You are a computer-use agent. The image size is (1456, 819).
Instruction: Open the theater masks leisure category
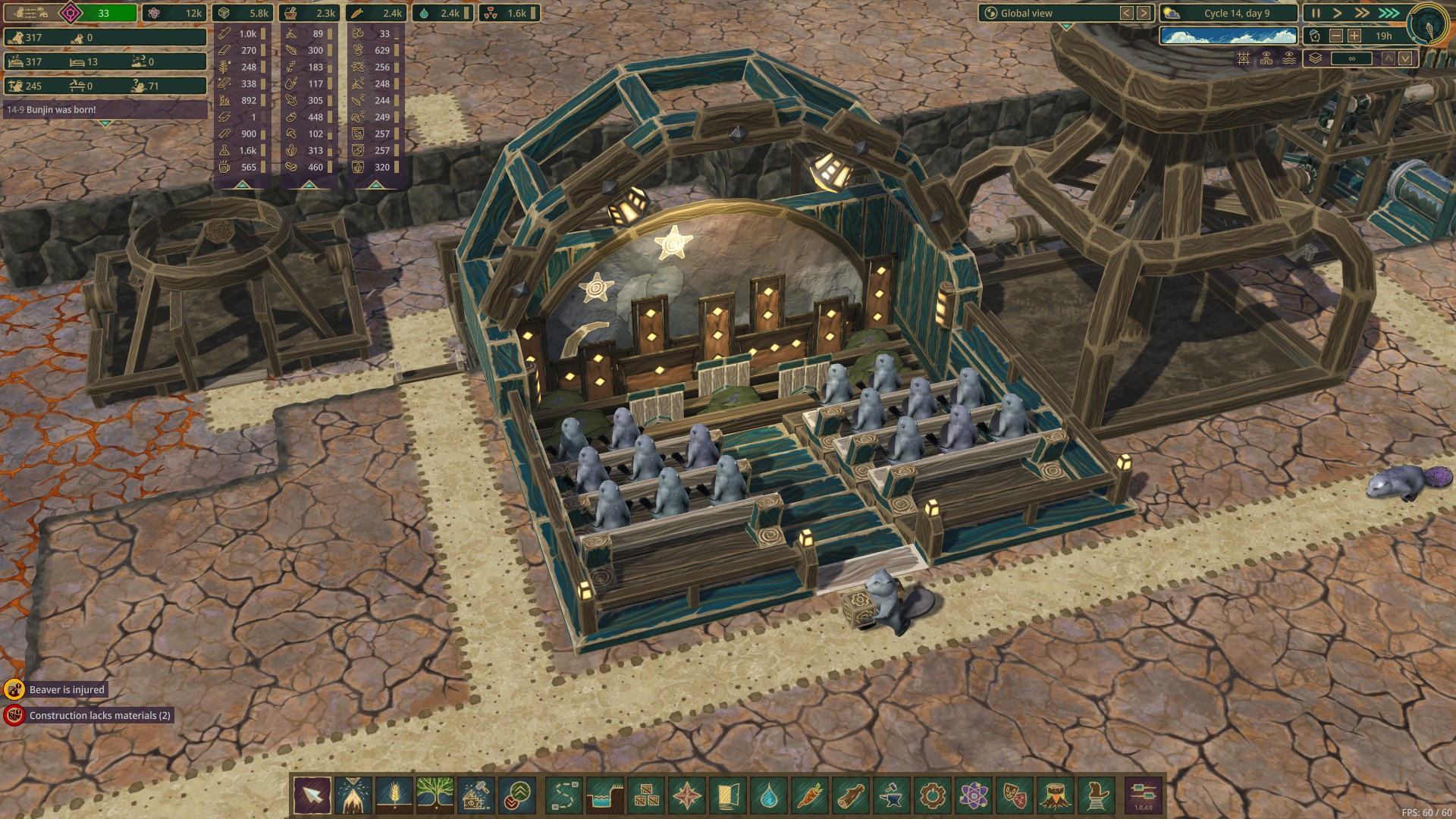click(1014, 796)
